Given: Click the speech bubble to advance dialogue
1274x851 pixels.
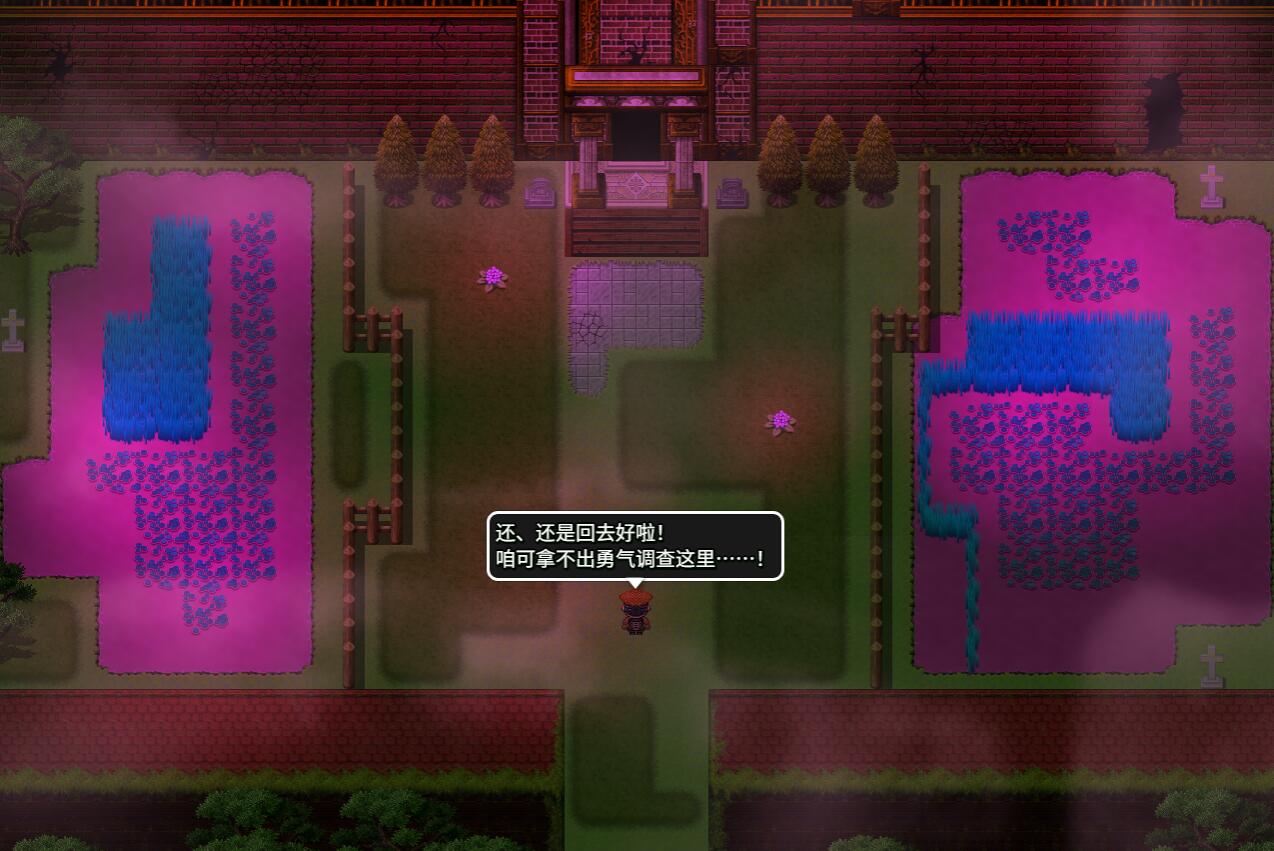Looking at the screenshot, I should click(635, 546).
